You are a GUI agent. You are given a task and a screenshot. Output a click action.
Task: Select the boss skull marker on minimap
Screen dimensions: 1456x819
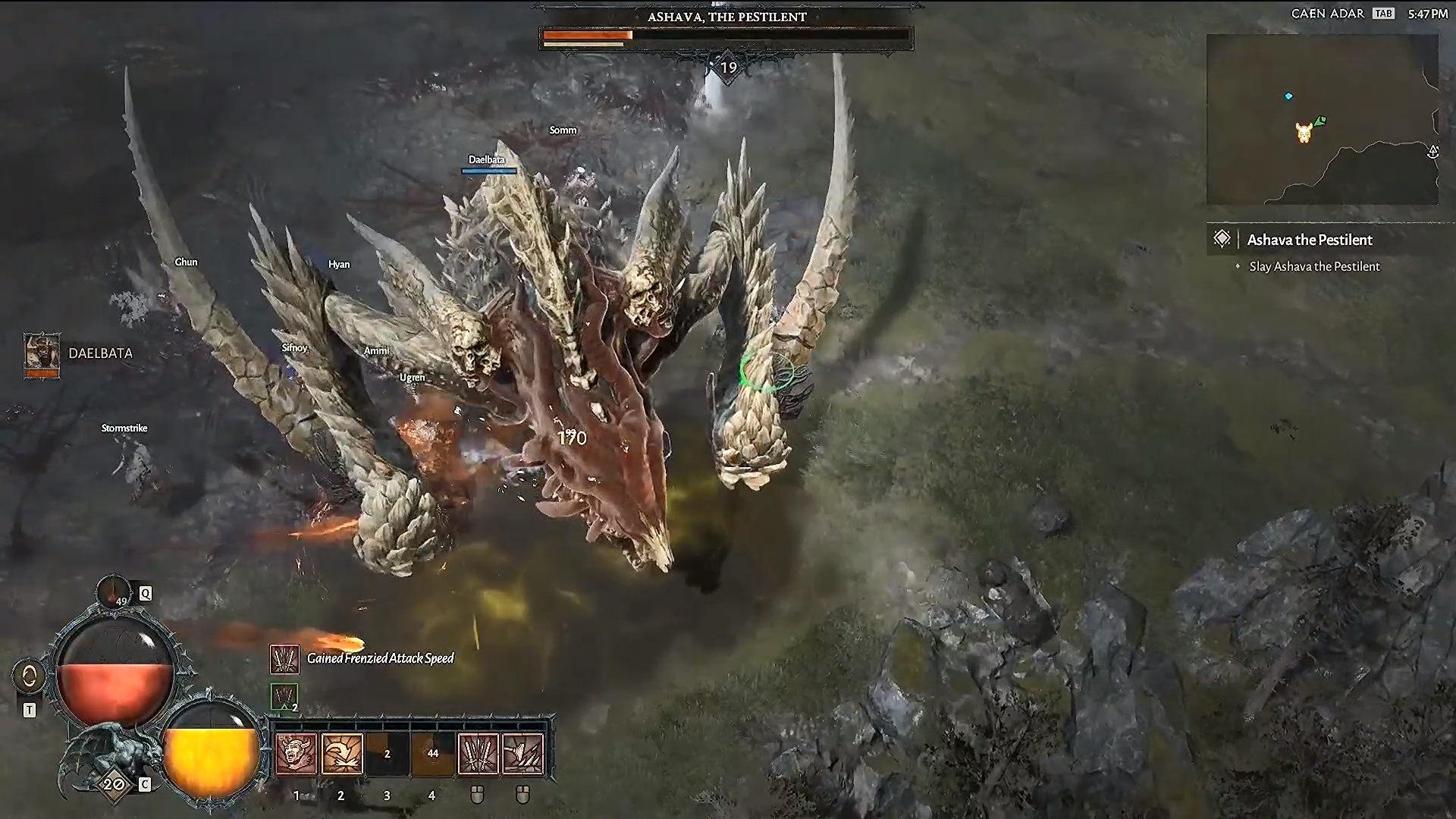pyautogui.click(x=1304, y=133)
